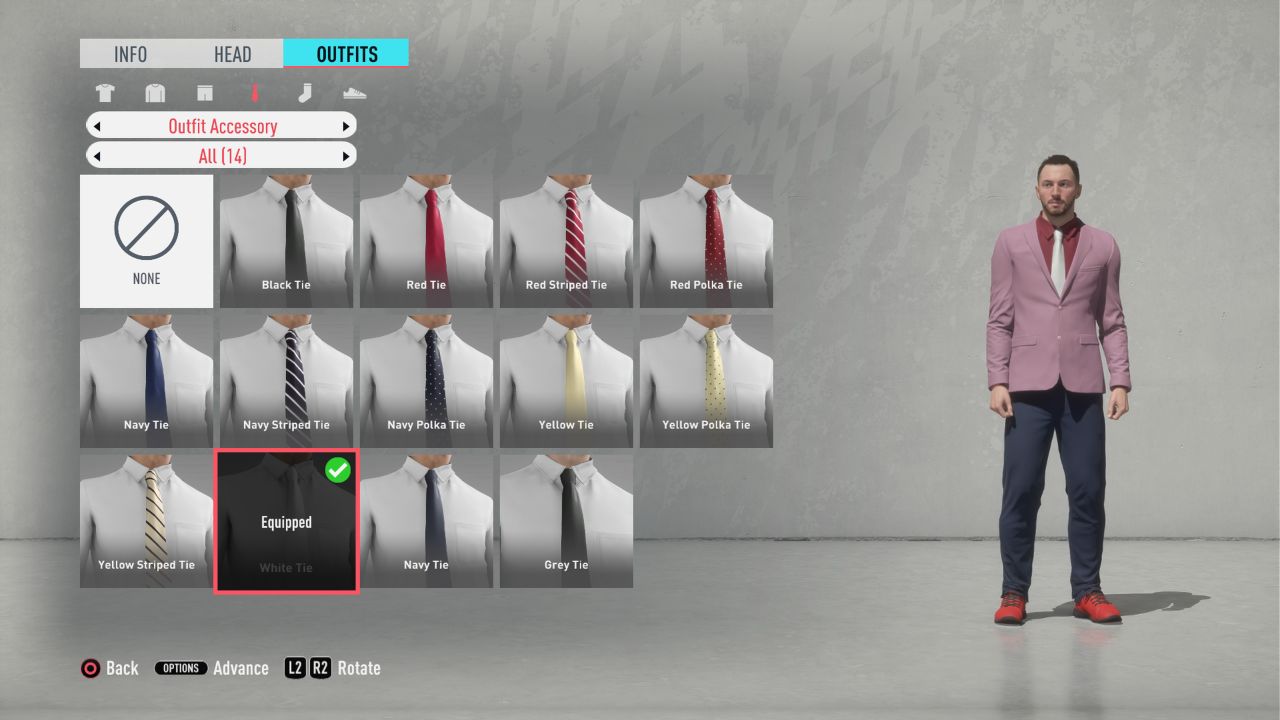Select the Yellow Polka Tie
The image size is (1280, 720).
(706, 381)
